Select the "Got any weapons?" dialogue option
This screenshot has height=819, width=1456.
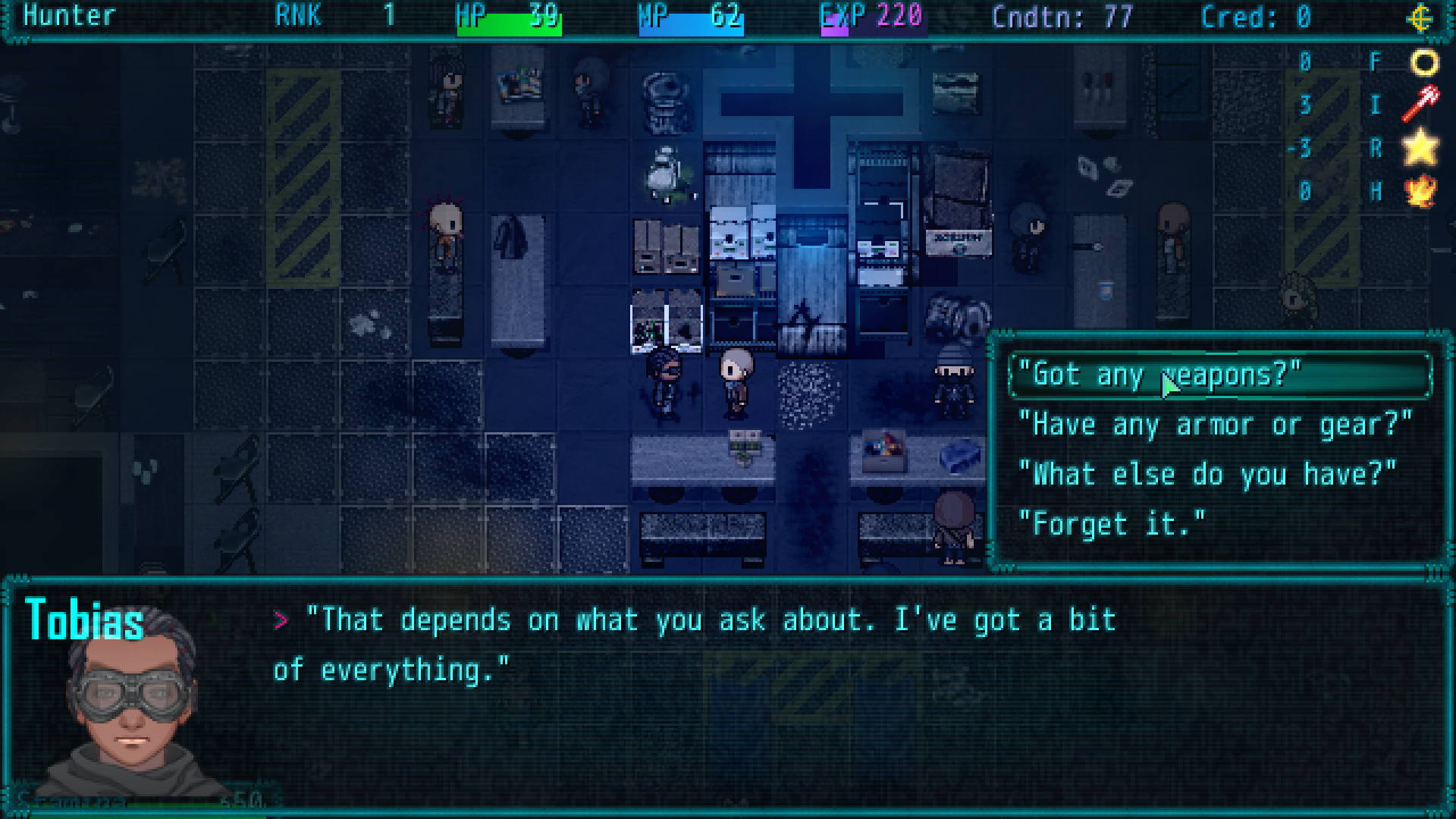(x=1160, y=375)
